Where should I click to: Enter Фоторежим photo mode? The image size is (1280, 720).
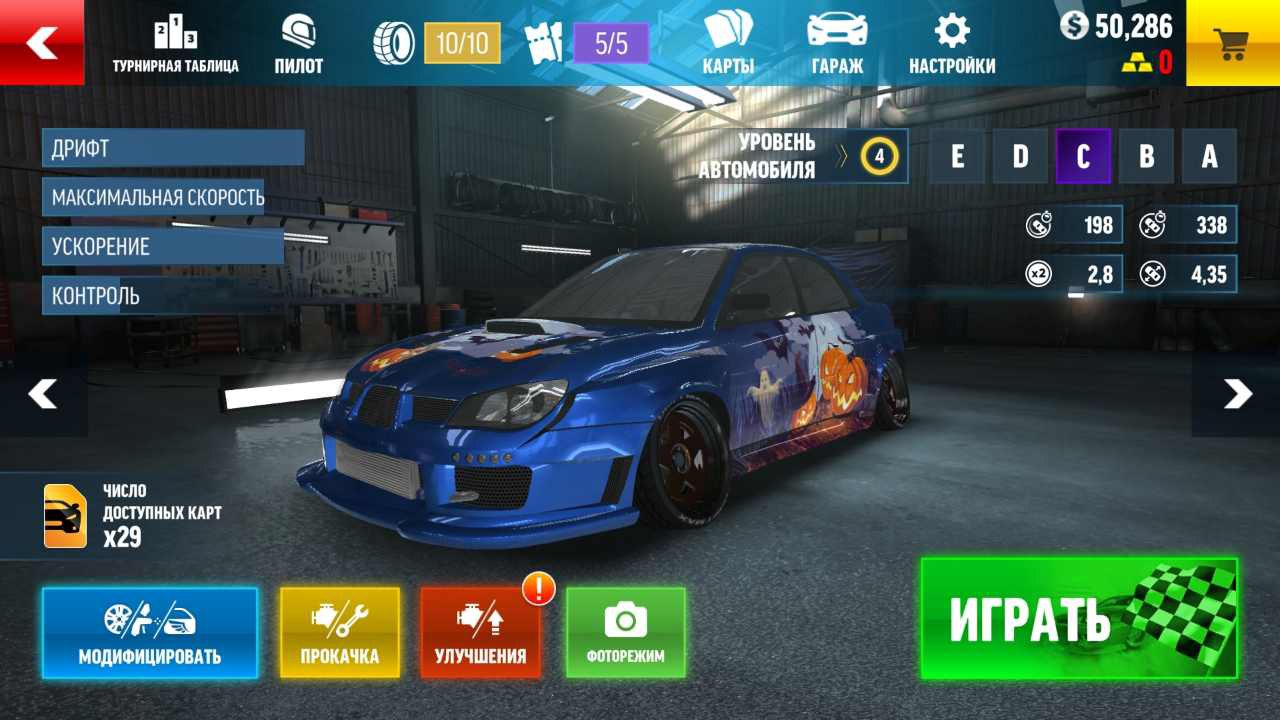coord(626,634)
